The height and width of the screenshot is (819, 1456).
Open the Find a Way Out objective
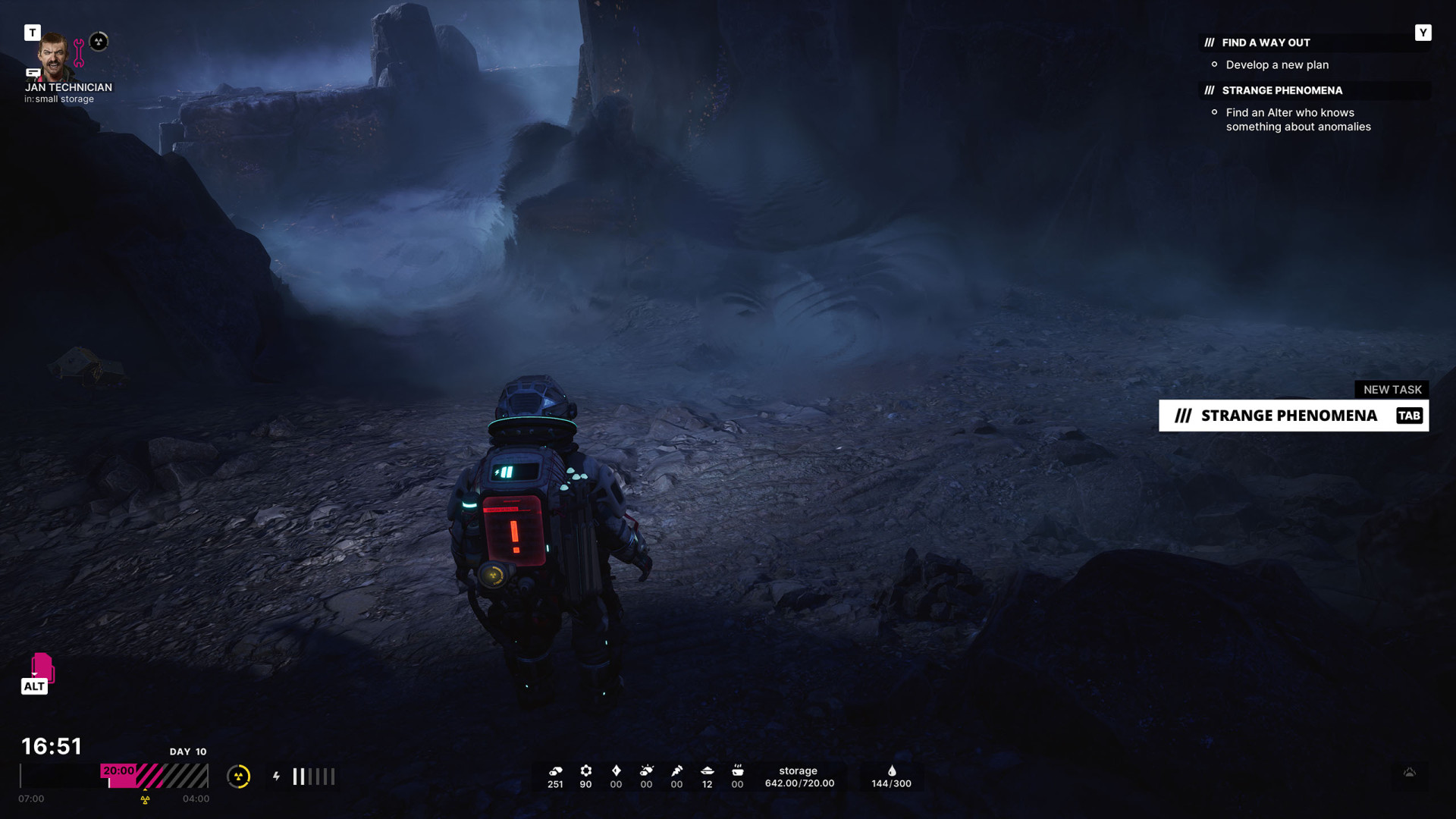pos(1266,43)
